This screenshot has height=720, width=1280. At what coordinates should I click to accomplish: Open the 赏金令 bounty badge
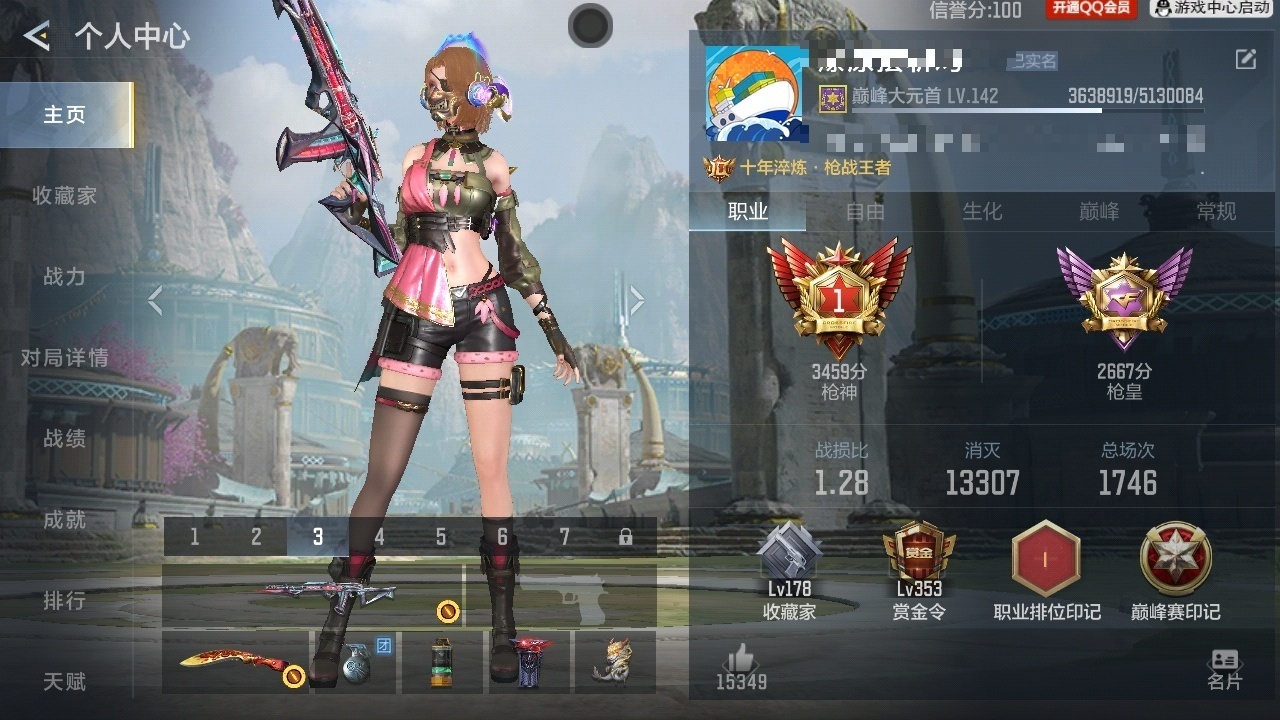tap(918, 570)
